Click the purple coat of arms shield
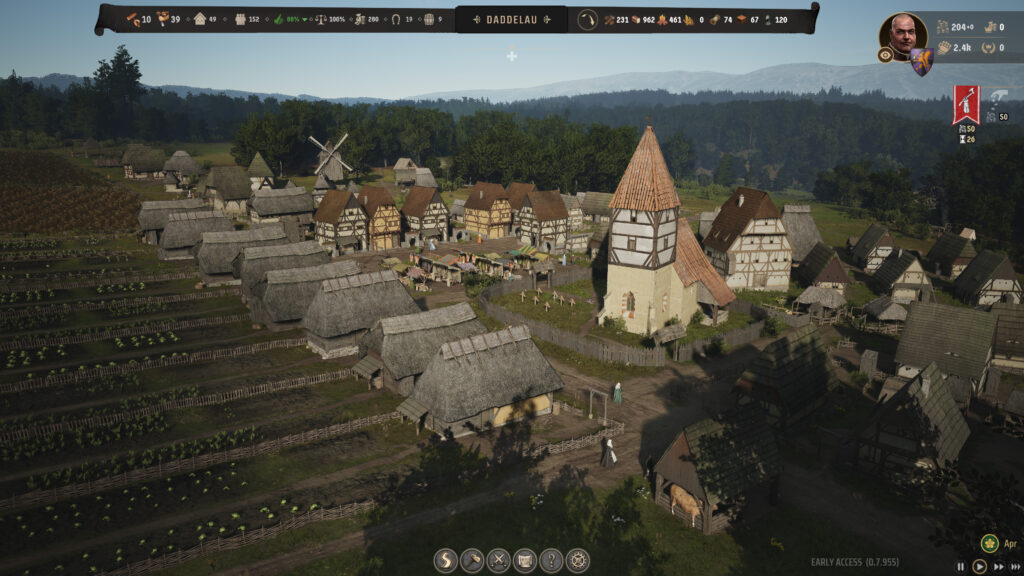1024x576 pixels. coord(921,62)
